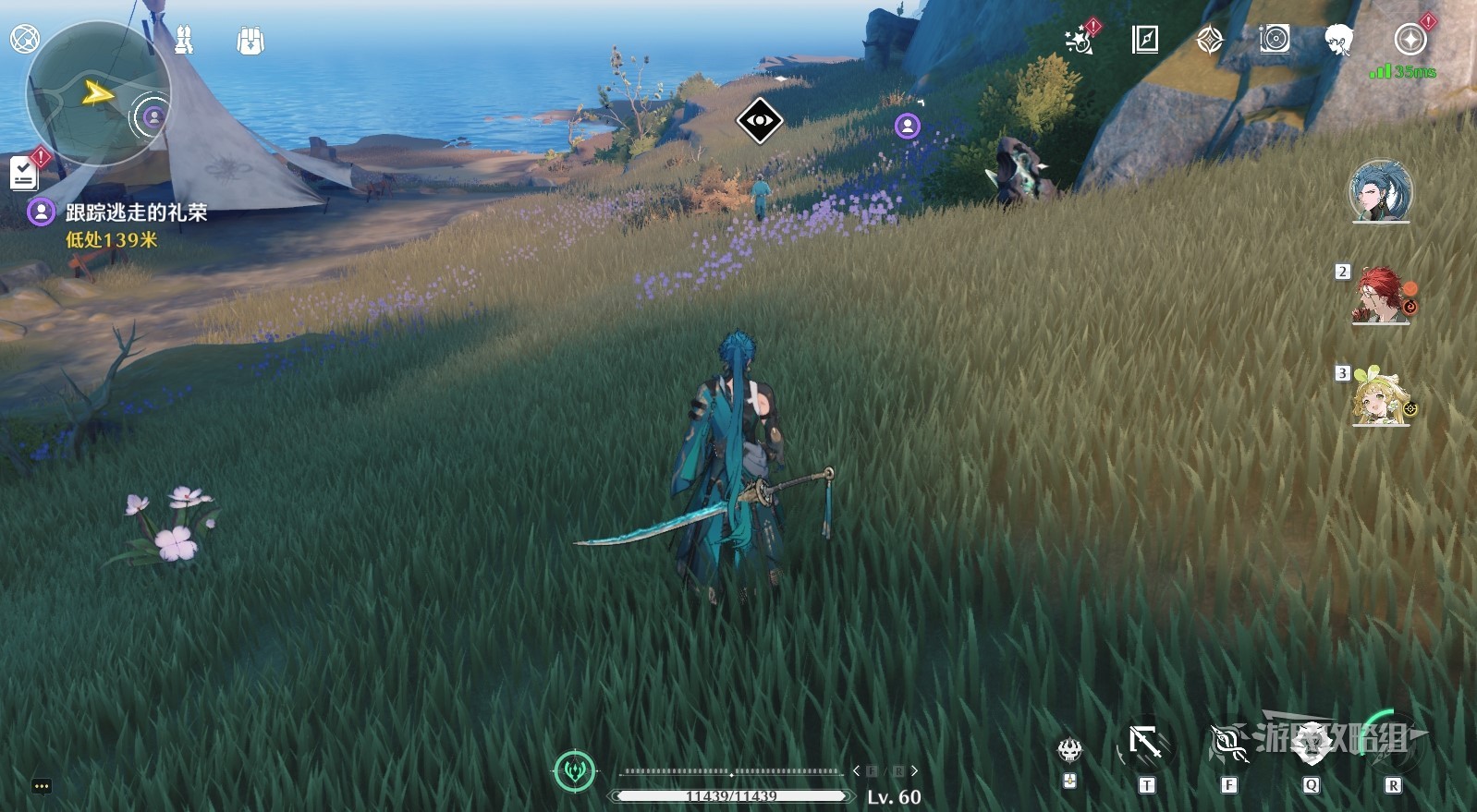Open the character head profile menu
This screenshot has height=812, width=1477.
pyautogui.click(x=1338, y=40)
